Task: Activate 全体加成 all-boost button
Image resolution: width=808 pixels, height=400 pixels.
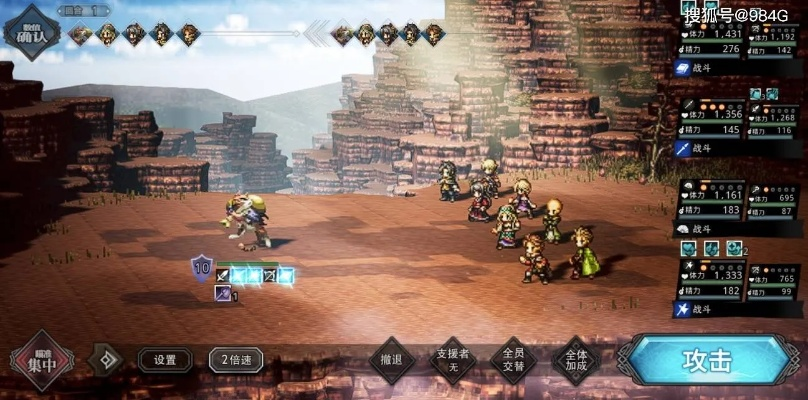Action: pyautogui.click(x=576, y=360)
